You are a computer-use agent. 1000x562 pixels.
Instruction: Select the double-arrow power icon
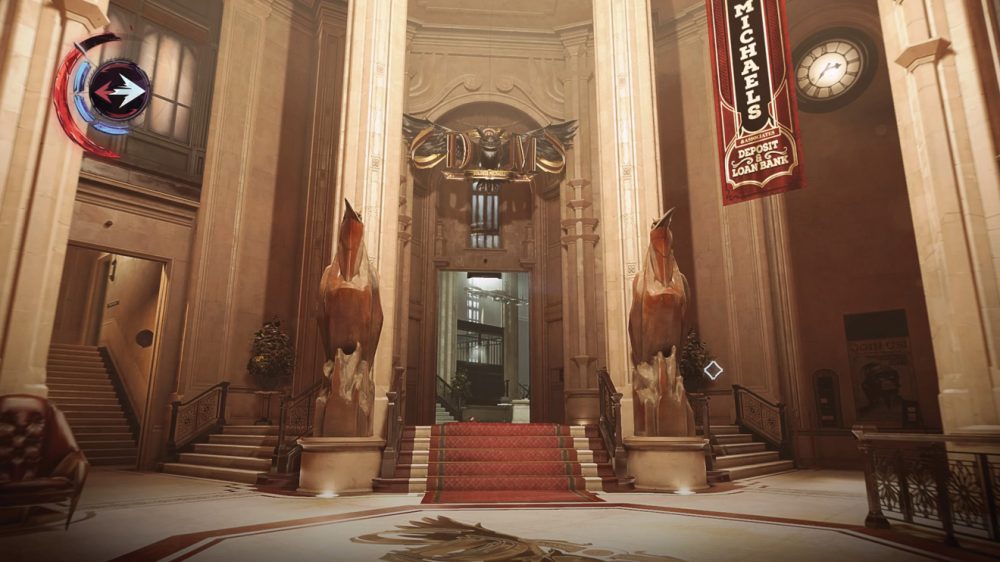point(119,92)
